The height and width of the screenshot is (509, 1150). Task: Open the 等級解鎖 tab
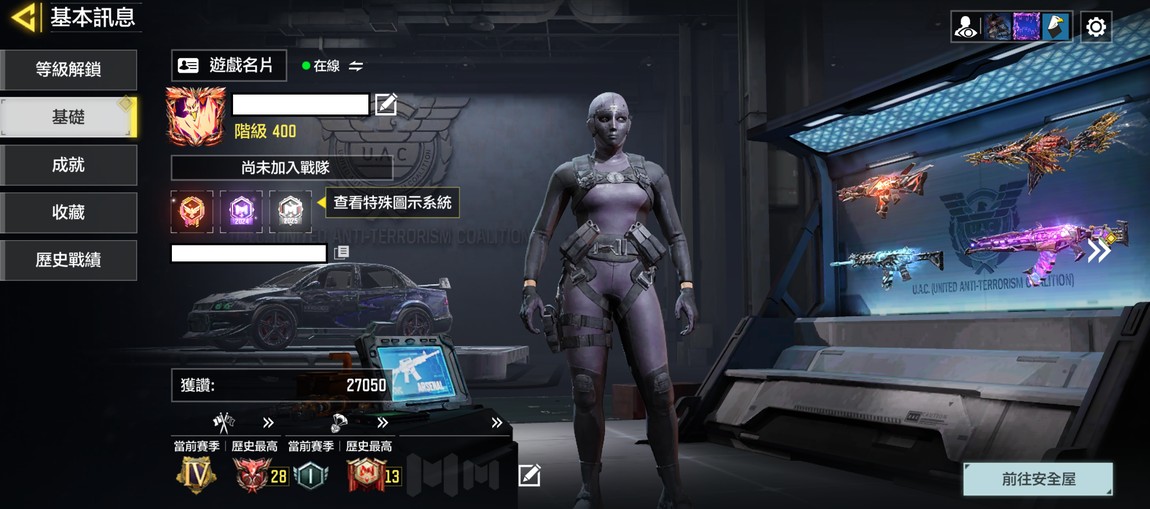[x=69, y=70]
